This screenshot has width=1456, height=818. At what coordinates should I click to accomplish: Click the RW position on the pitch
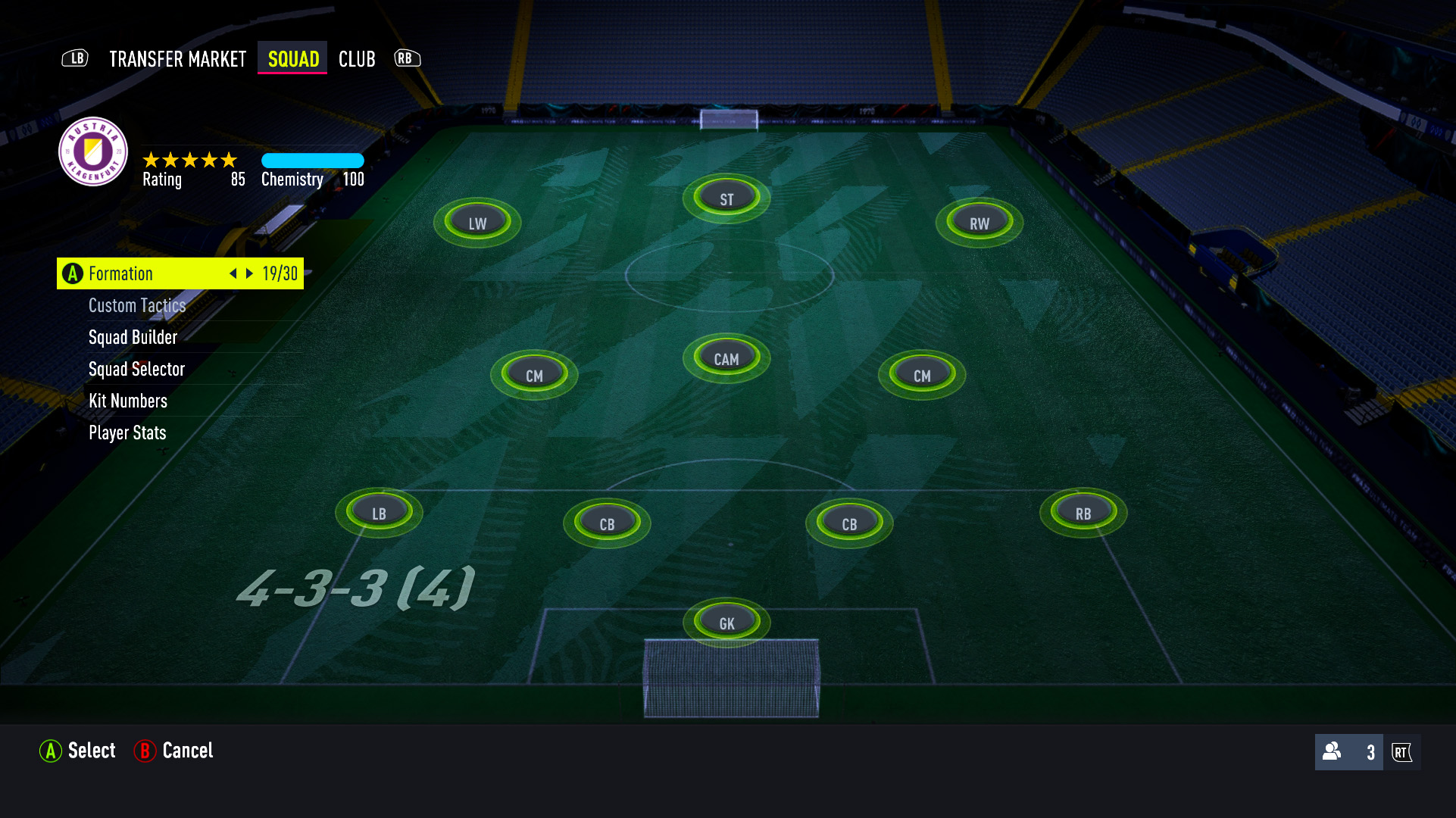(x=978, y=222)
